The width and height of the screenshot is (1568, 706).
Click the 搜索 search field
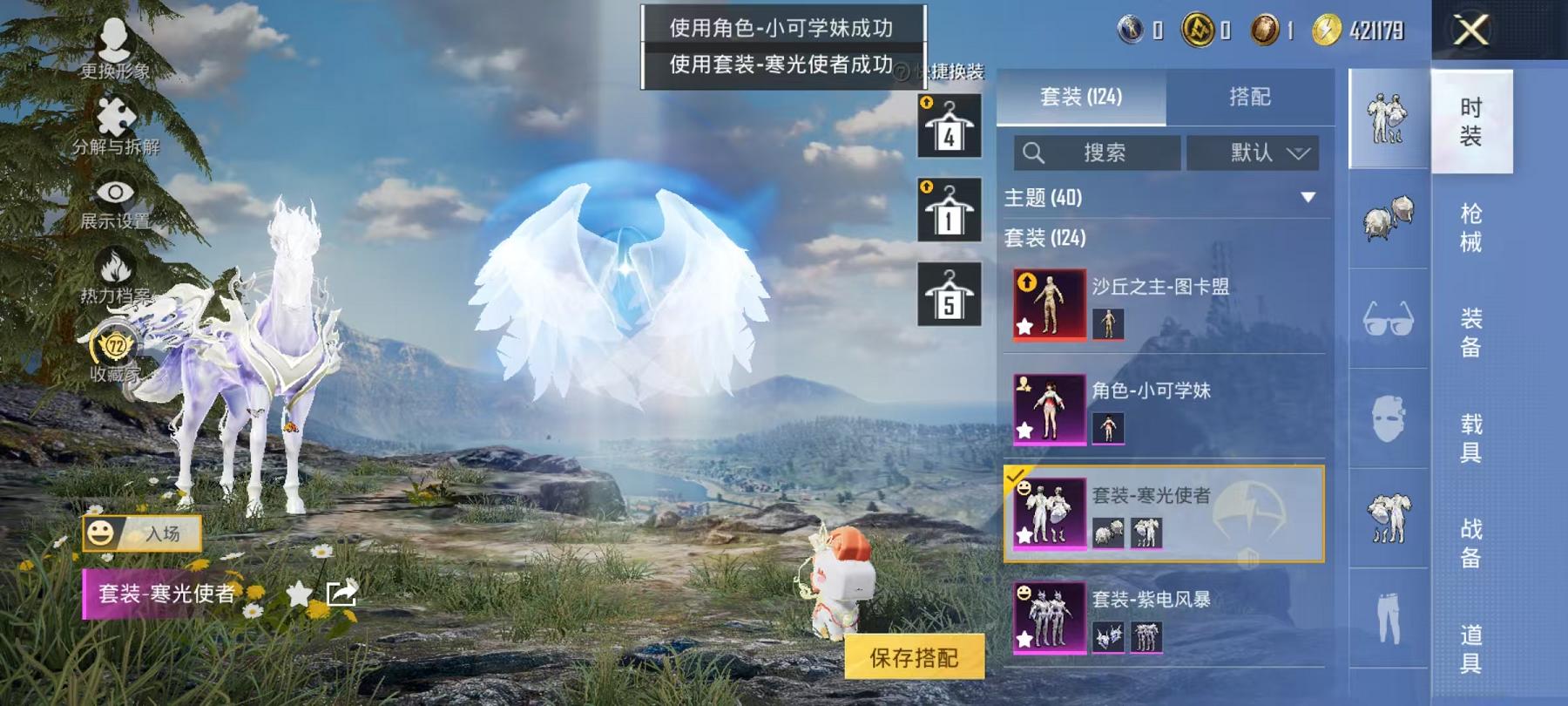click(1096, 153)
